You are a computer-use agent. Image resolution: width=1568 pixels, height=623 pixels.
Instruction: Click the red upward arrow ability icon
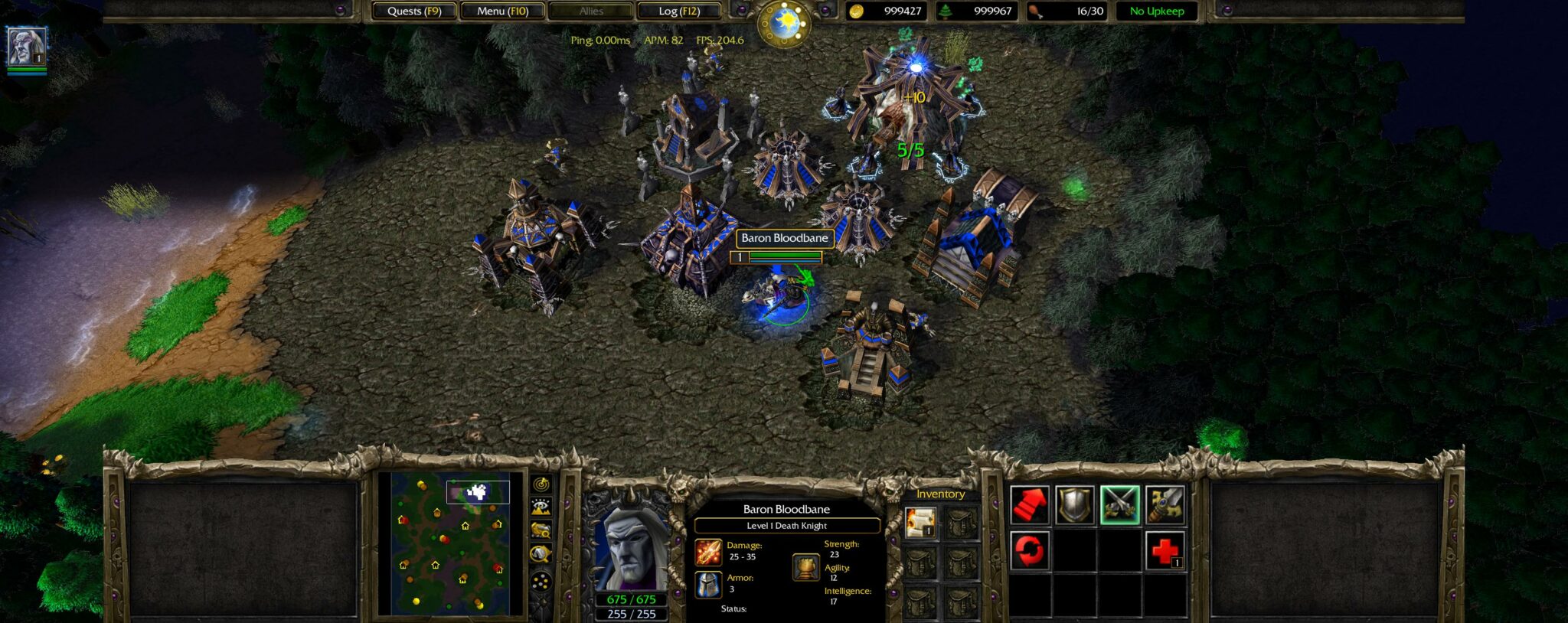1031,505
